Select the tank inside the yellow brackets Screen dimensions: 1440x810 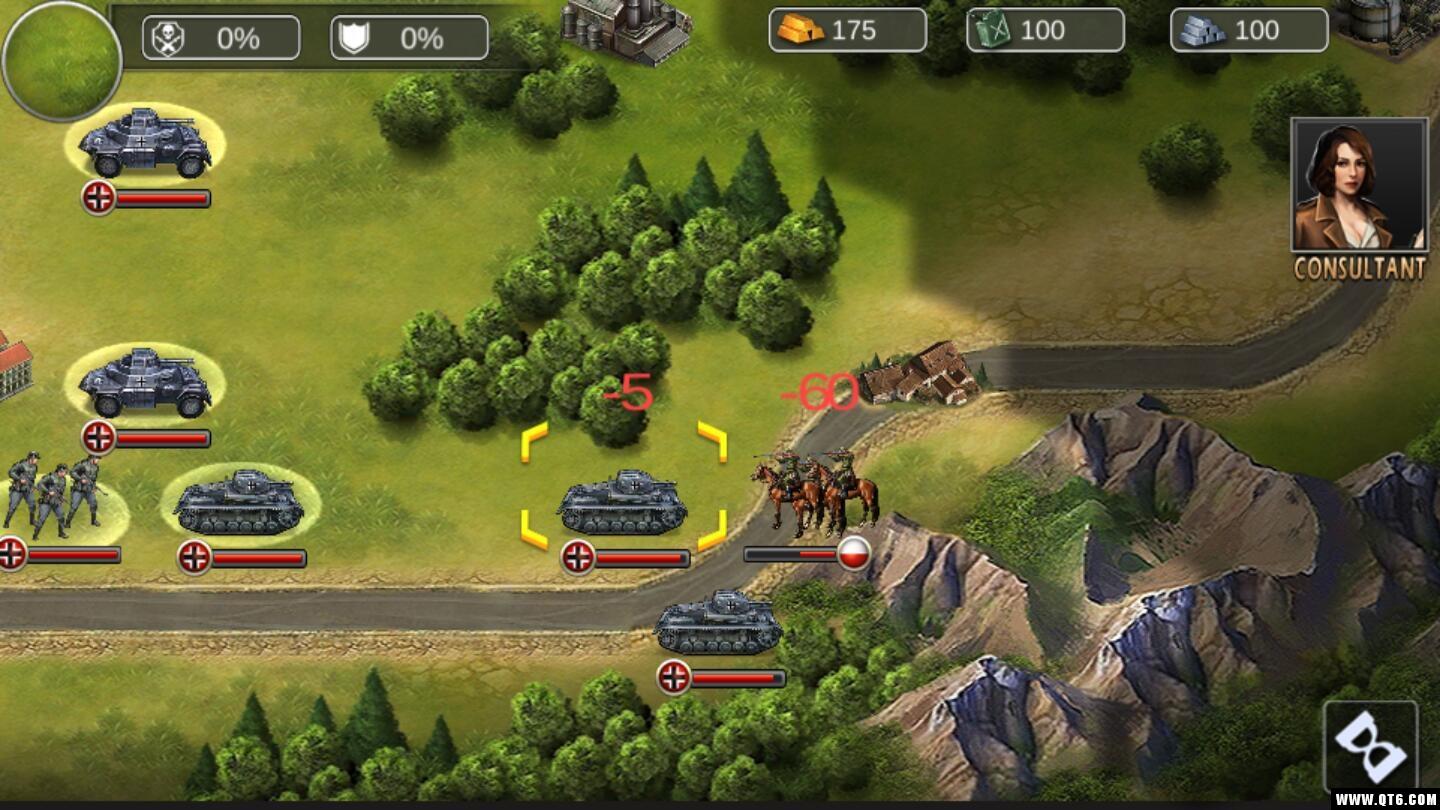pos(622,502)
